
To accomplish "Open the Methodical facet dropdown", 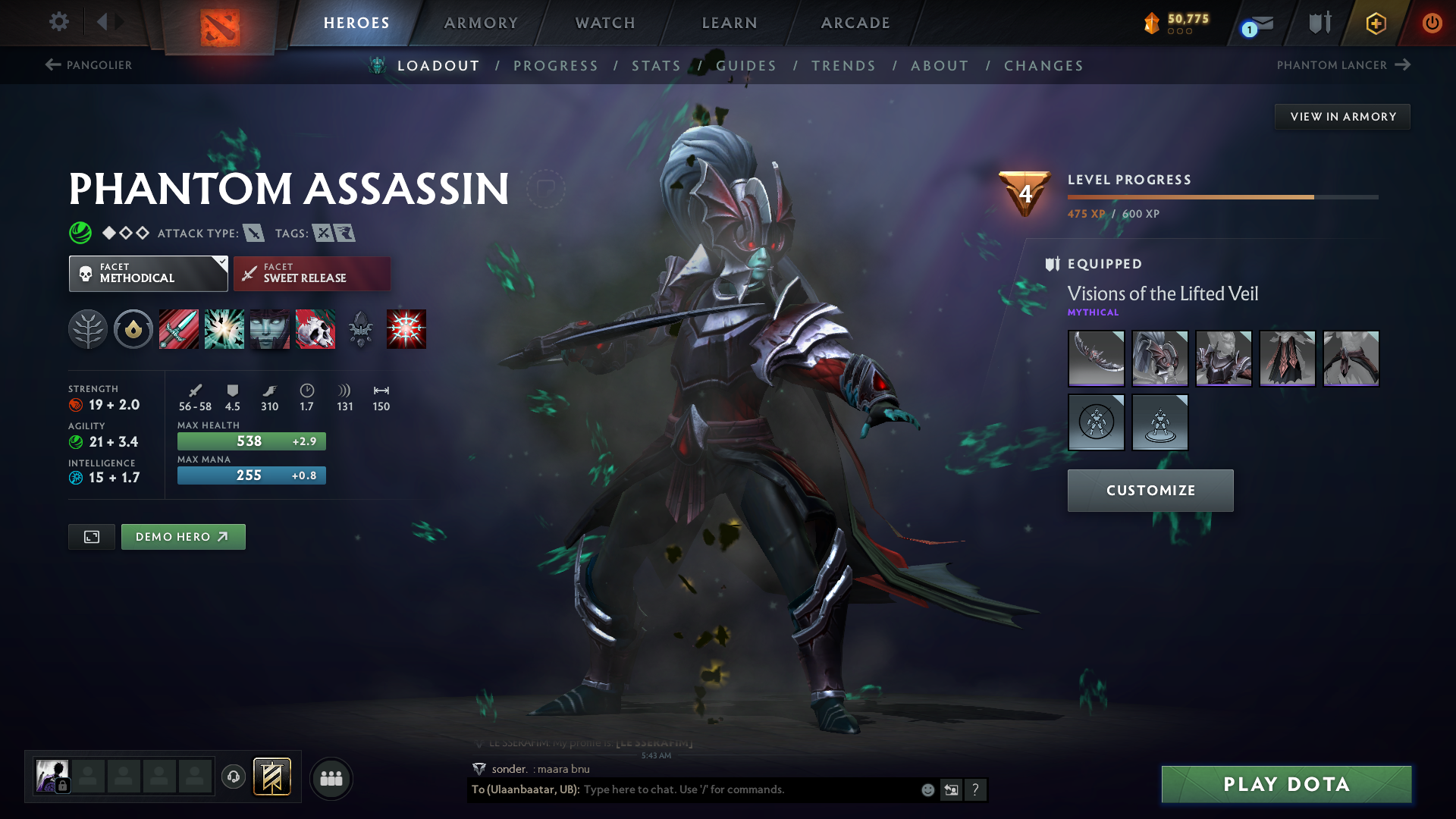I will tap(148, 273).
